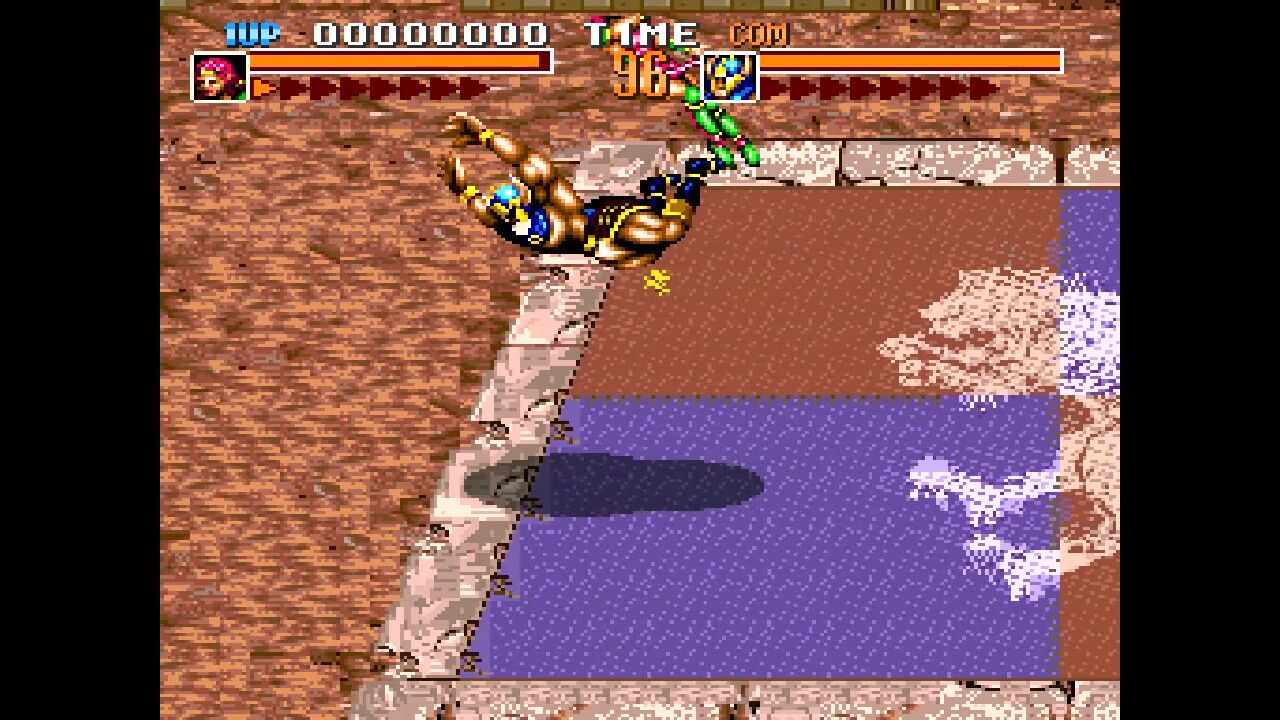Click the score counter showing 00000000
Image resolution: width=1280 pixels, height=720 pixels.
[430, 34]
